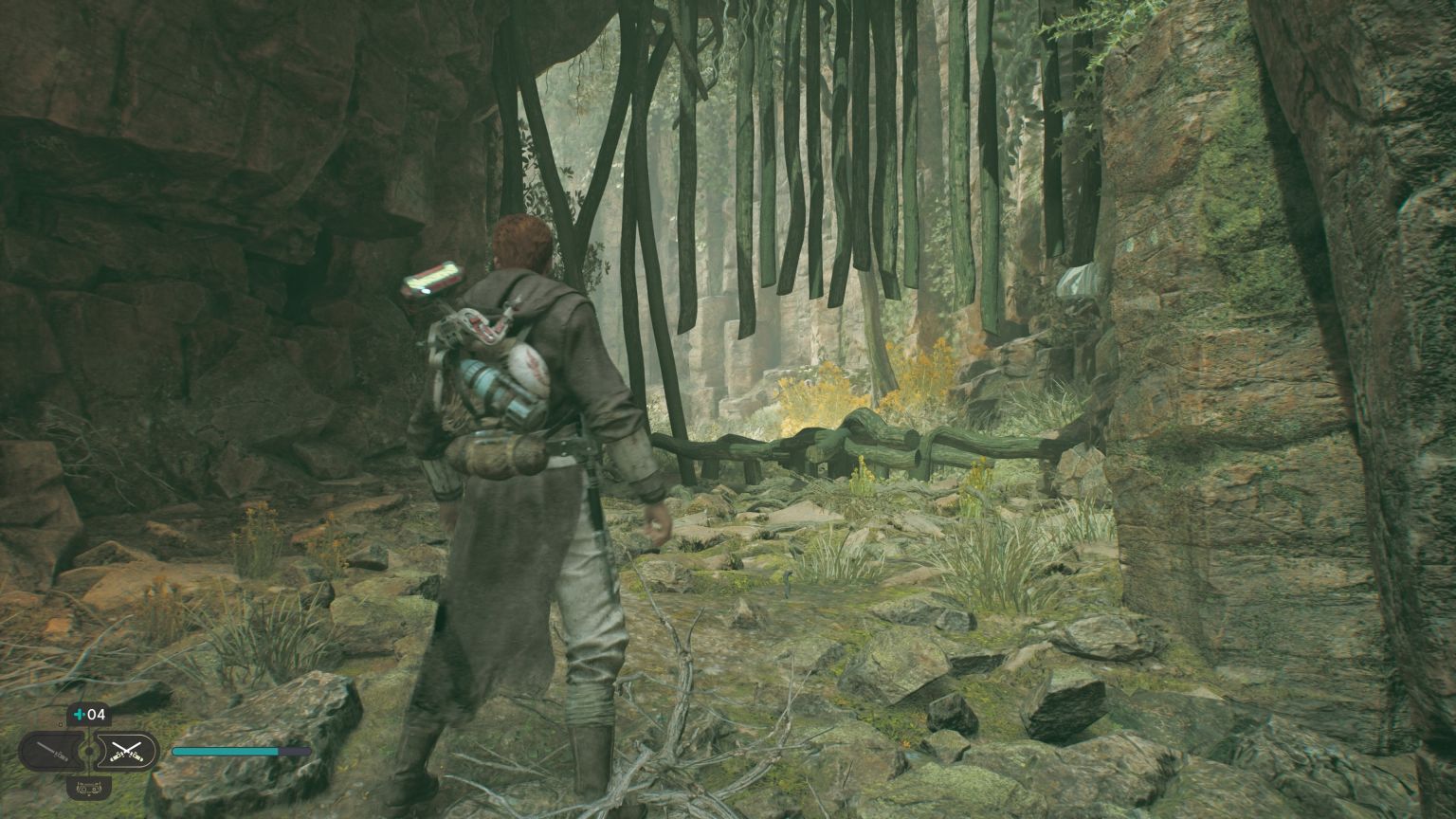Click the center hub of the stance selector
Screen dimensions: 1456x819
[89, 750]
